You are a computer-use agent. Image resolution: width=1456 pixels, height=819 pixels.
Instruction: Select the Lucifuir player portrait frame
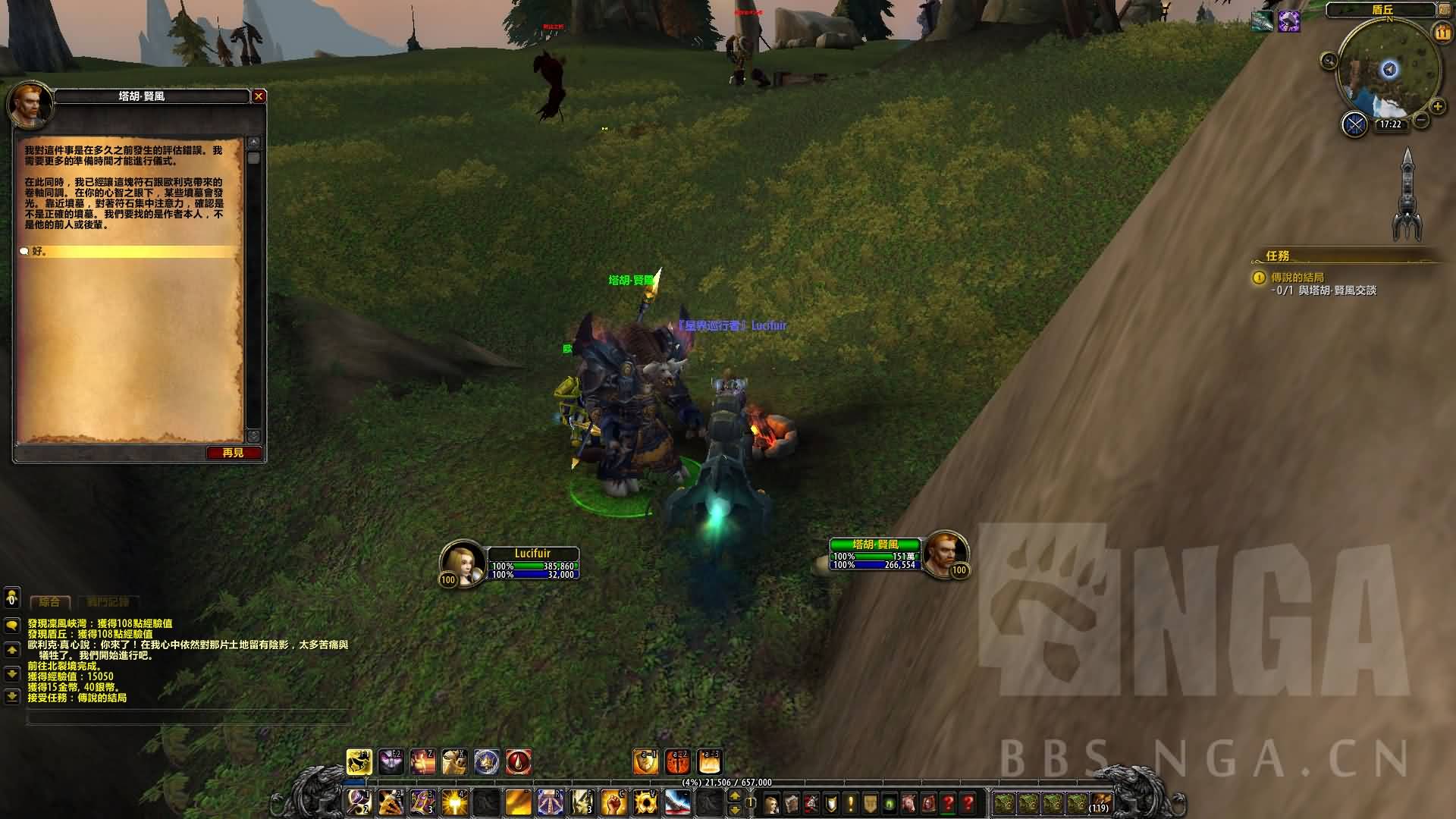click(x=463, y=562)
